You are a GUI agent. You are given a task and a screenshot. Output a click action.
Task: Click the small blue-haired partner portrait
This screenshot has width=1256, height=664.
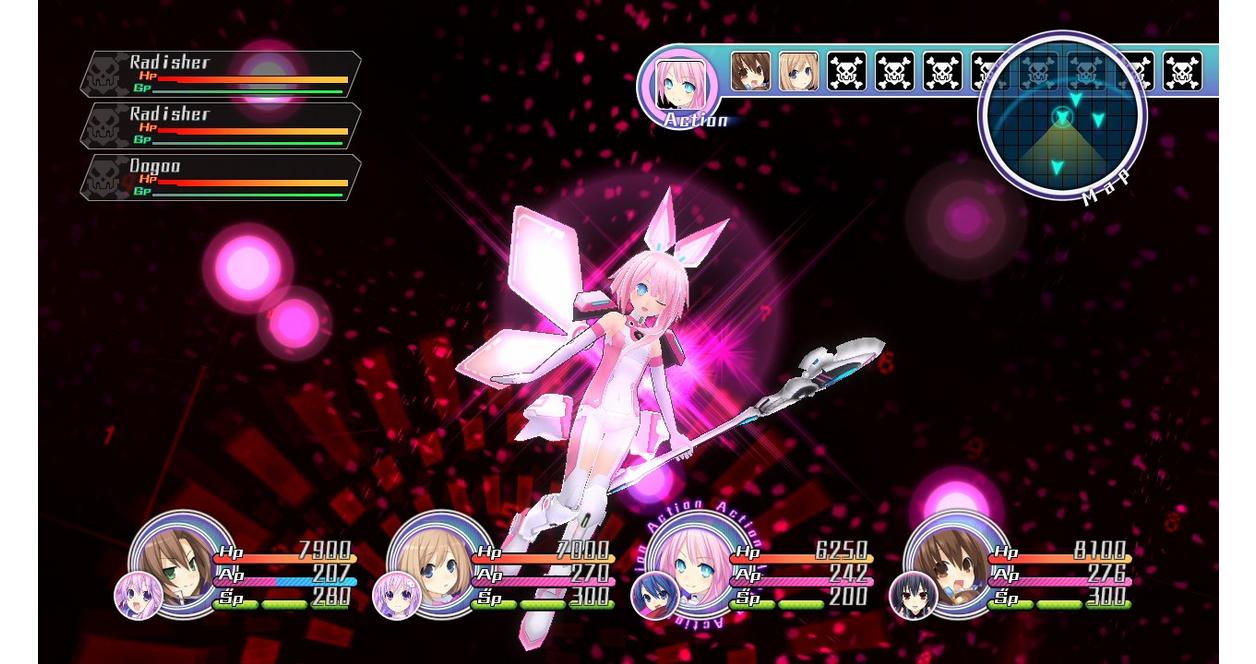[654, 596]
